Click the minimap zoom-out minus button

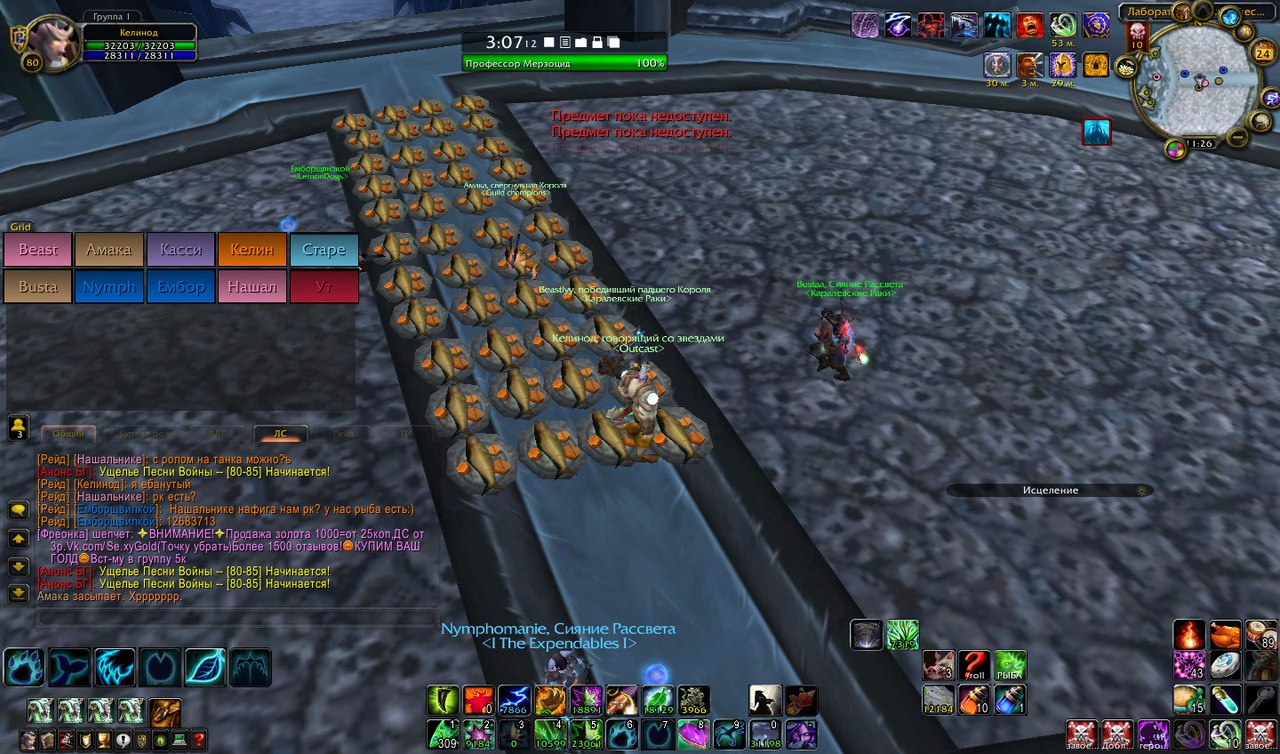[x=1237, y=137]
